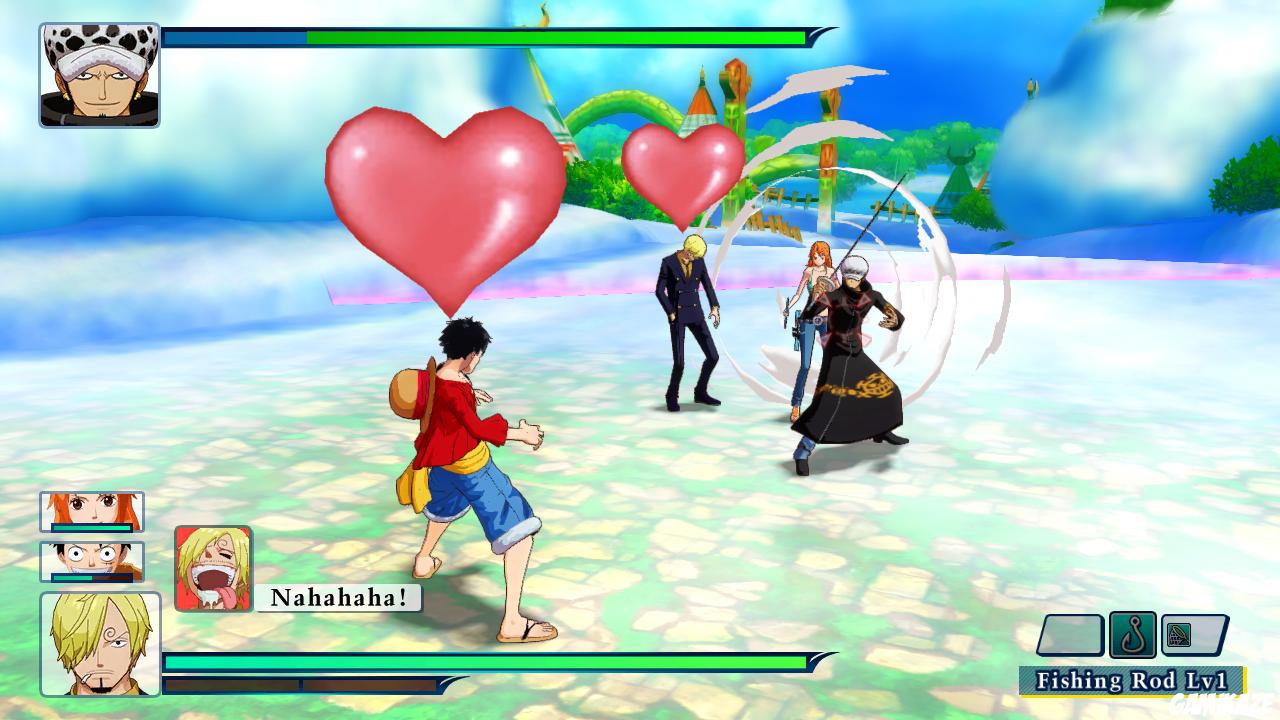This screenshot has width=1280, height=720.
Task: Click Sanji's laughing dialogue portrait
Action: tap(212, 570)
